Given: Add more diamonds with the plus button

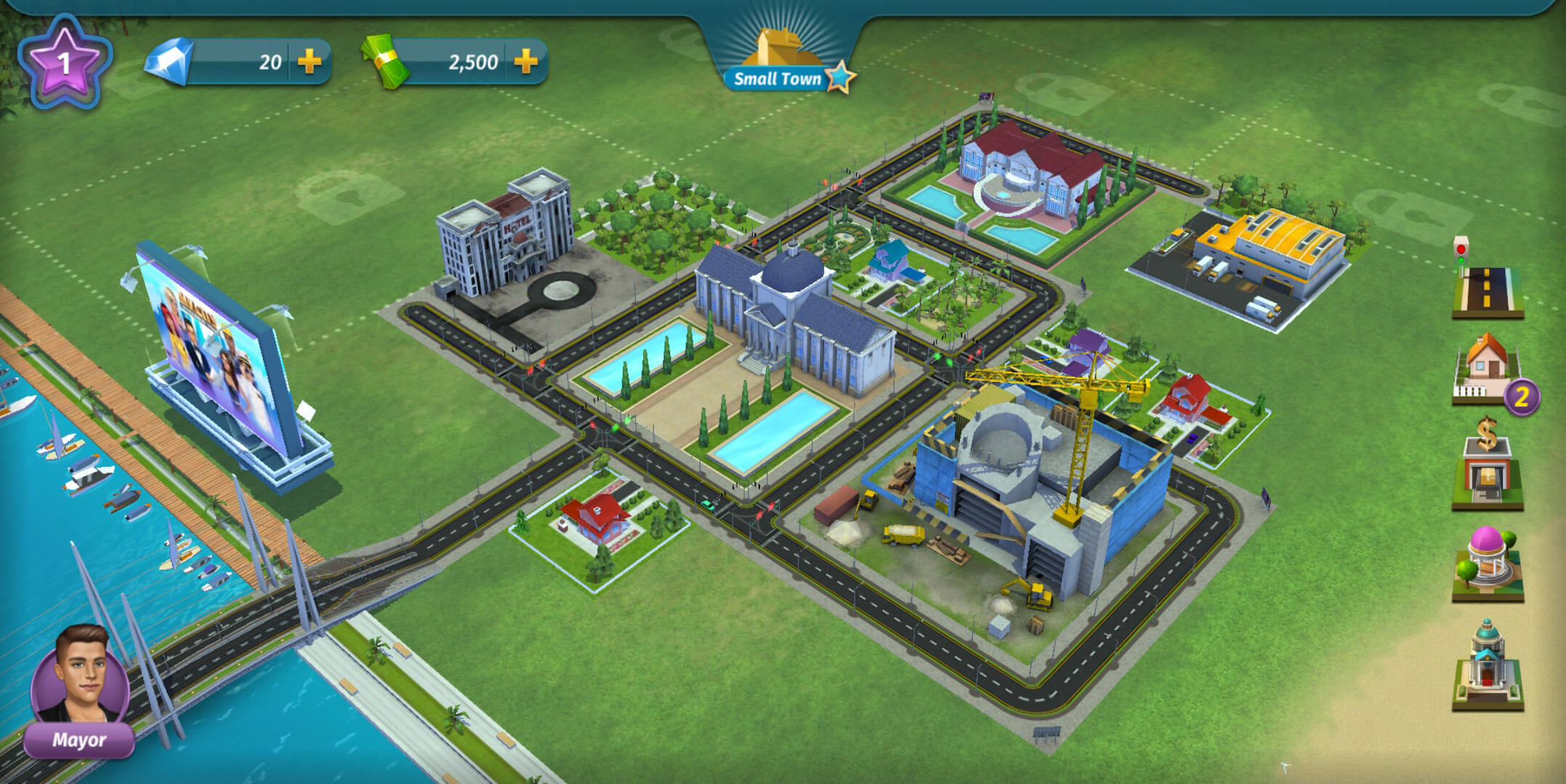Looking at the screenshot, I should pos(309,62).
